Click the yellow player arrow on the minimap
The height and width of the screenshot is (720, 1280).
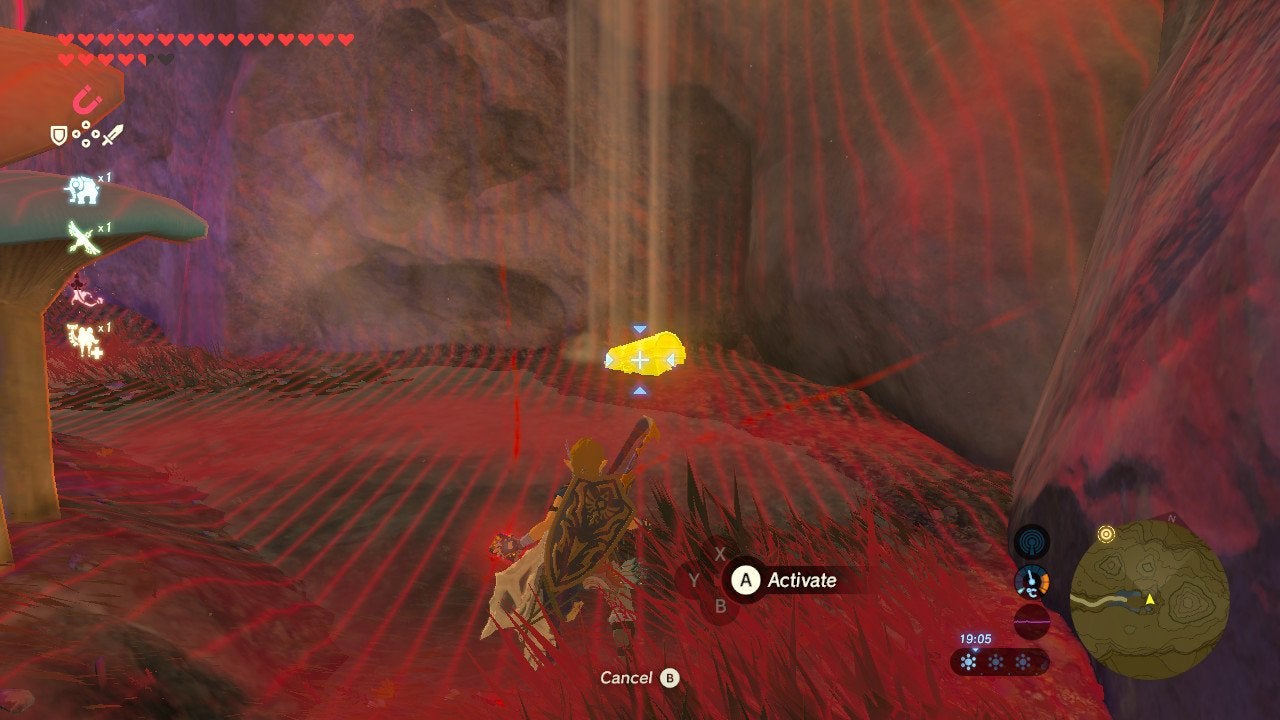[1150, 600]
